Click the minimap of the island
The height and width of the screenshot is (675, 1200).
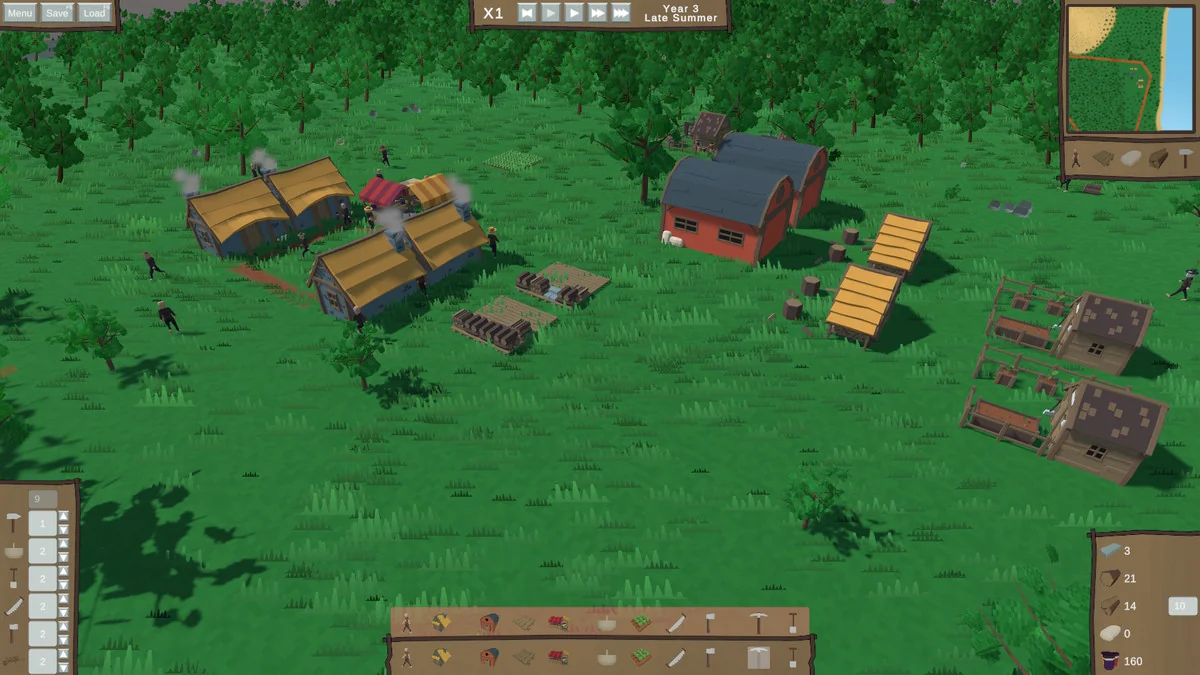tap(1130, 68)
